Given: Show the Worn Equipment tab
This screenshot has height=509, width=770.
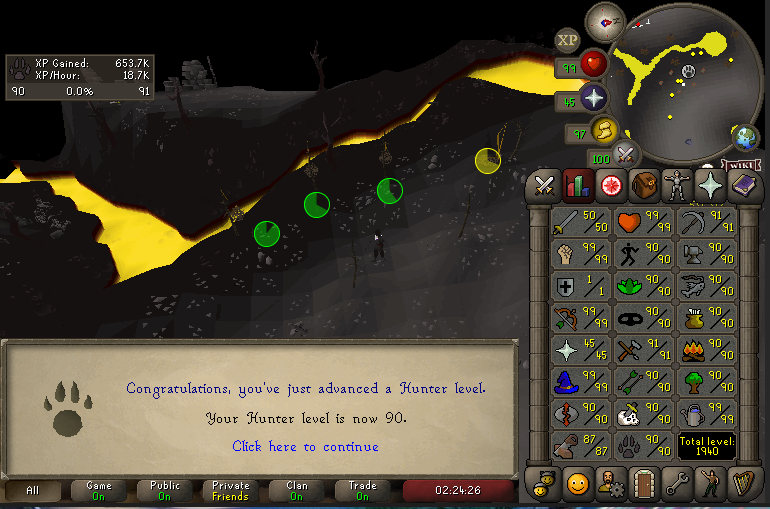Looking at the screenshot, I should 678,185.
